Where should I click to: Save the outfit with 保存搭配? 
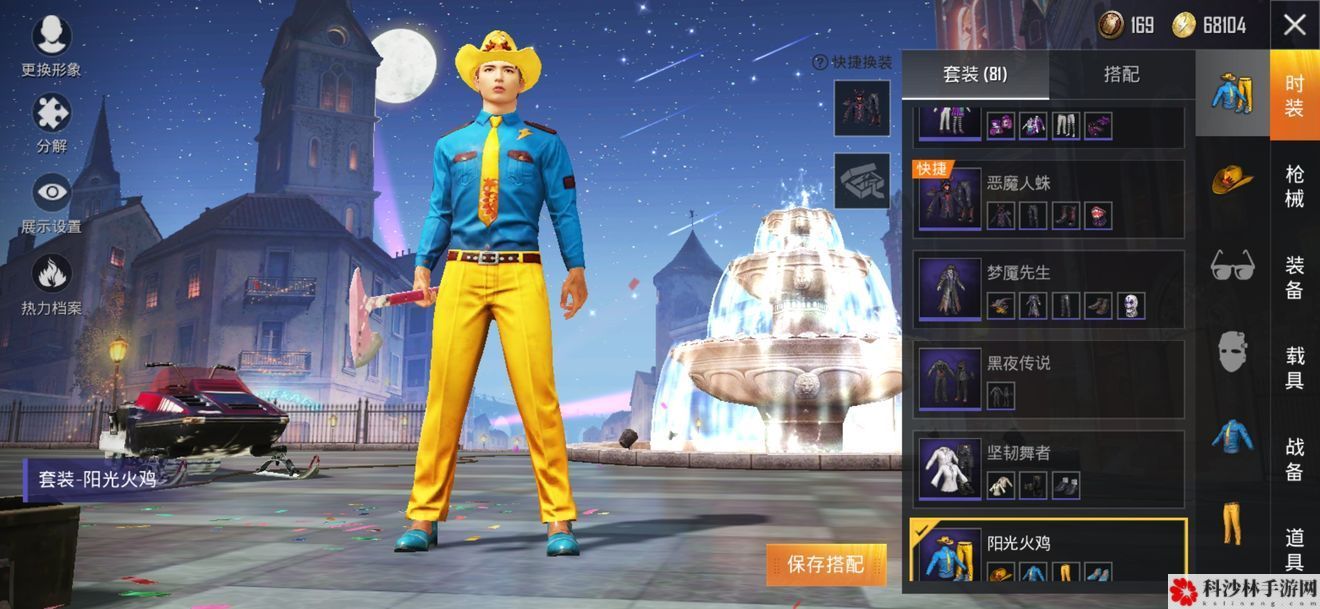click(x=826, y=564)
